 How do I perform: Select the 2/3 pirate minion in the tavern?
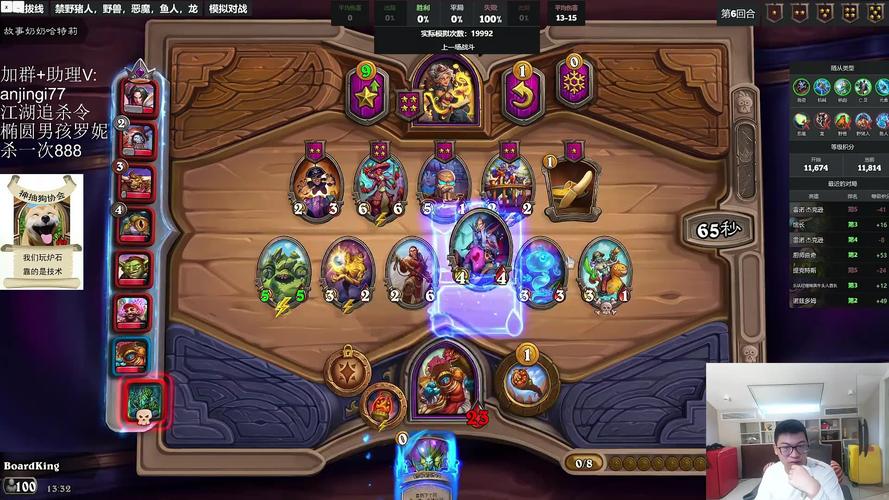(x=316, y=183)
